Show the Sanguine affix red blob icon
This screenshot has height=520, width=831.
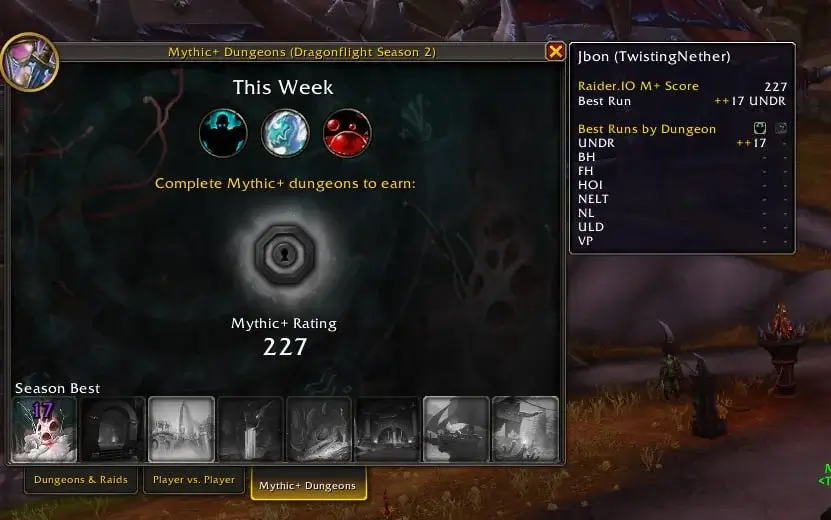(x=347, y=133)
